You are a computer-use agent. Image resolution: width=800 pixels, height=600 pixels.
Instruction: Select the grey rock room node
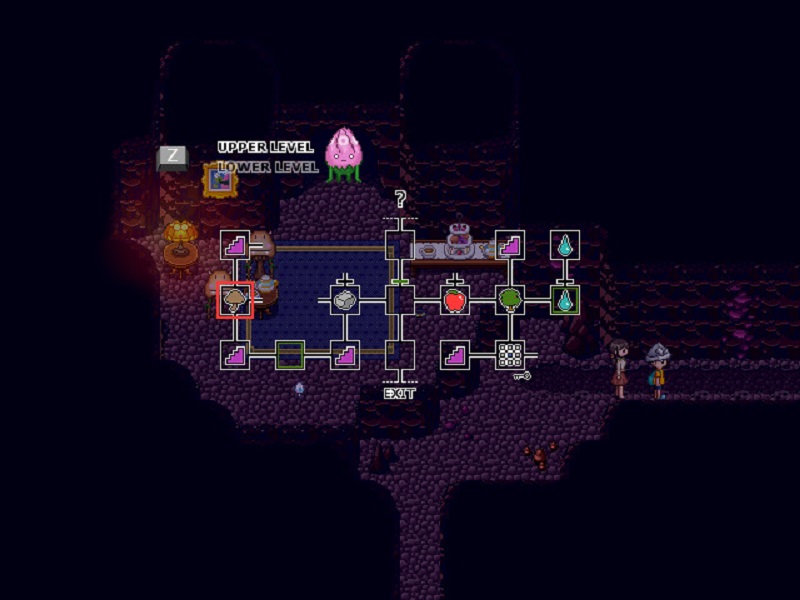[x=345, y=299]
